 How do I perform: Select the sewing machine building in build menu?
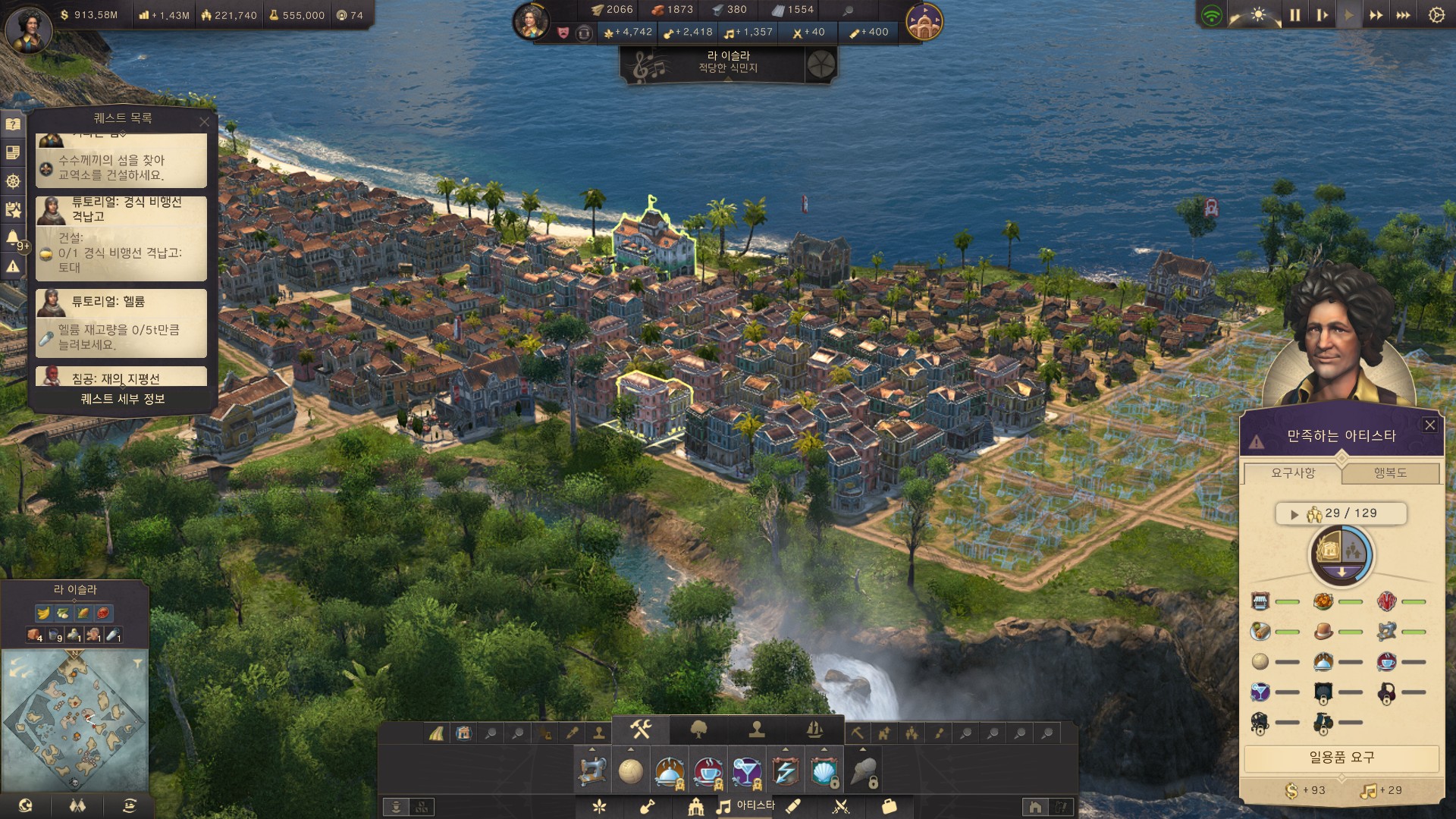(x=592, y=771)
